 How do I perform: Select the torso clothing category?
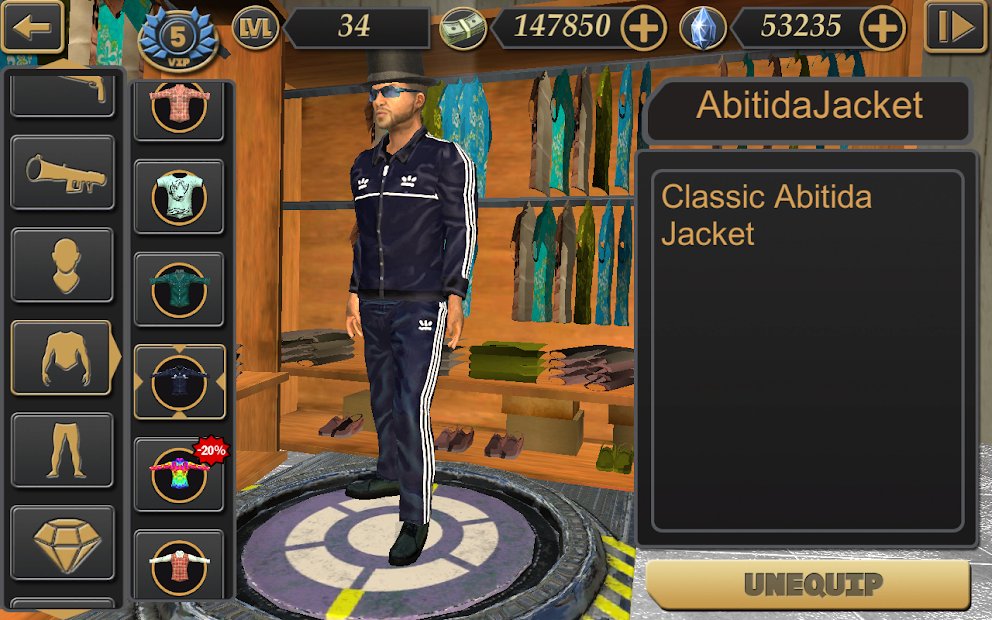(62, 357)
